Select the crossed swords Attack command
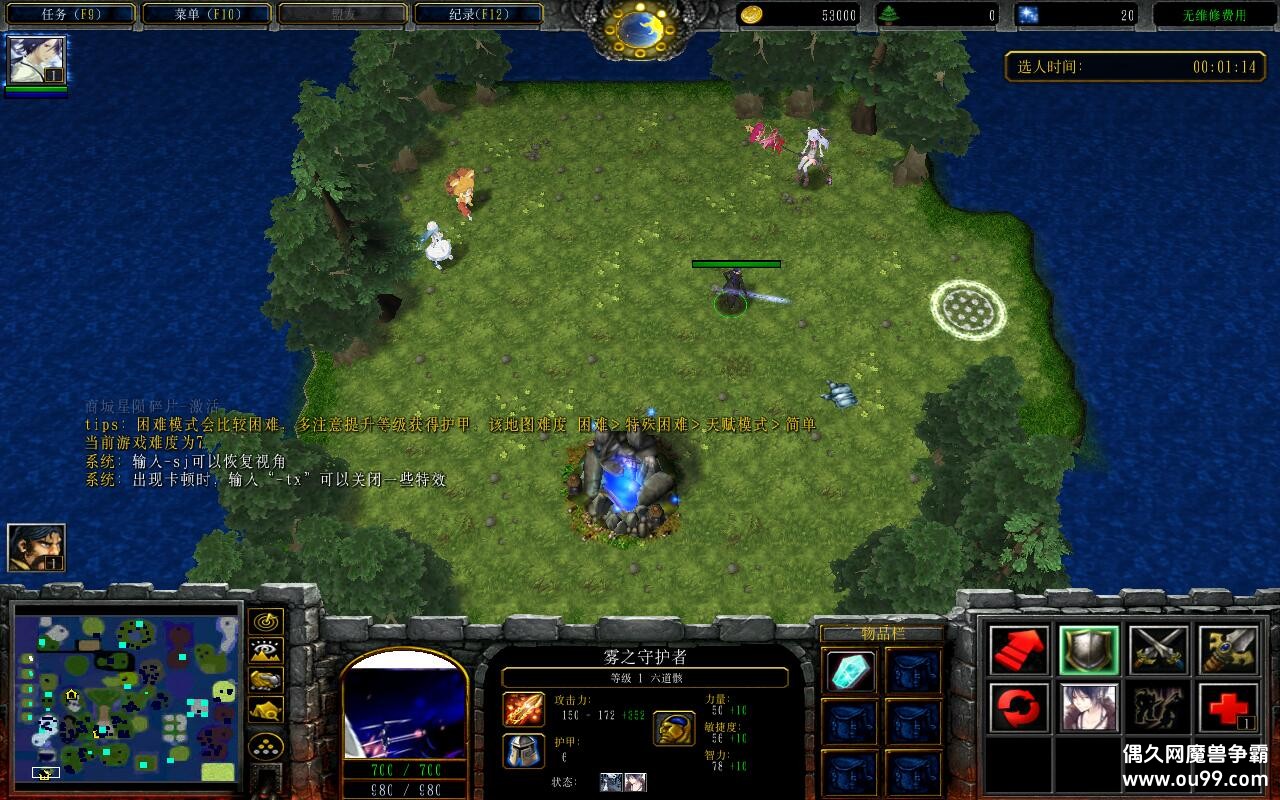Image resolution: width=1280 pixels, height=800 pixels. 1159,650
